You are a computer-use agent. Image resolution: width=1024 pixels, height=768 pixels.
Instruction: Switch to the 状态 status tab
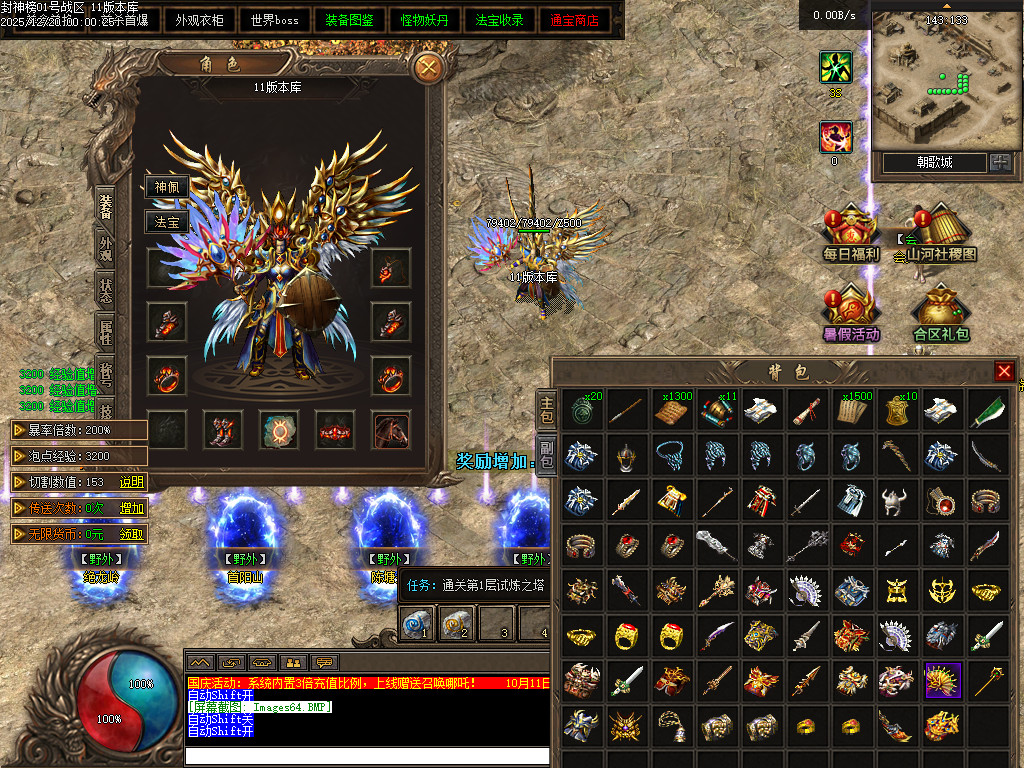(x=105, y=290)
